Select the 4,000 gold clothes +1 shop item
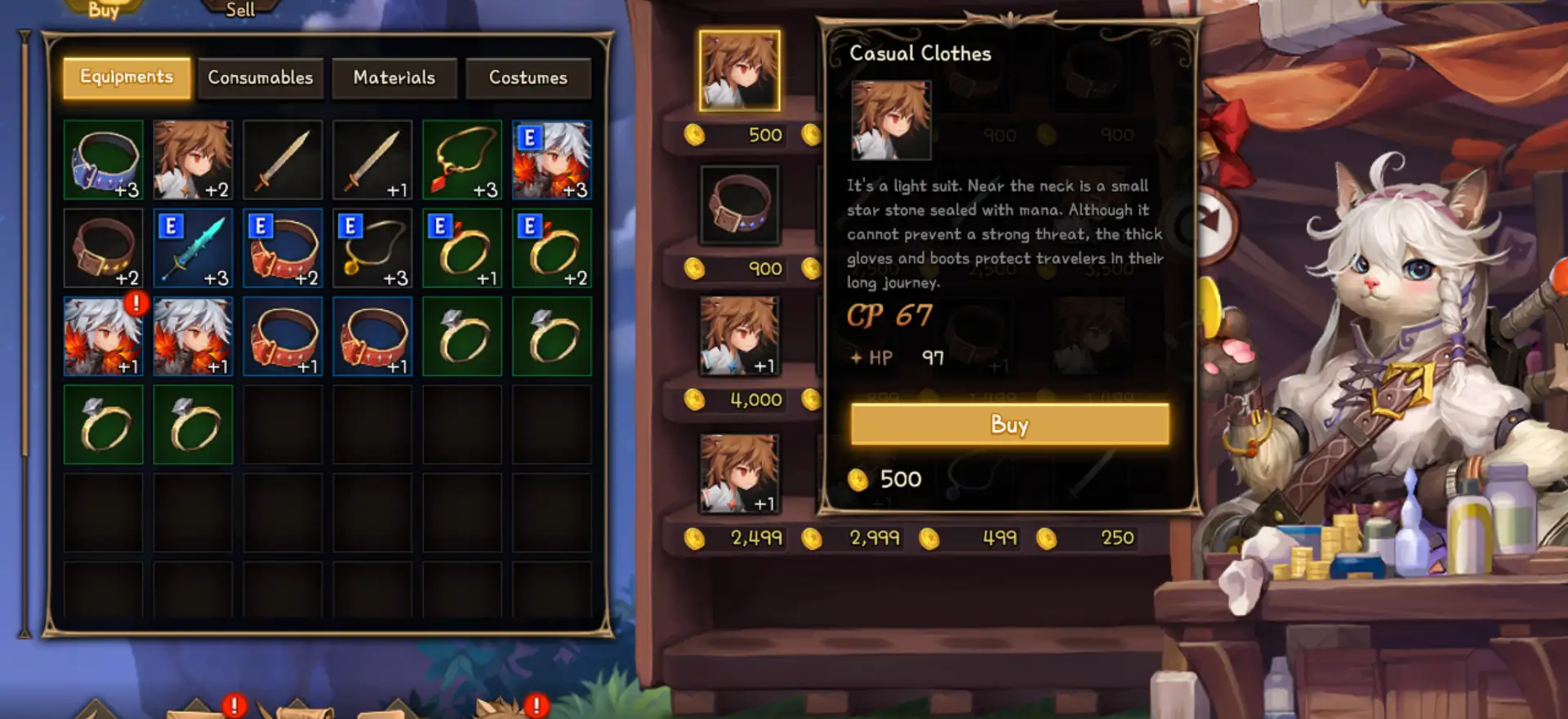1568x719 pixels. pyautogui.click(x=739, y=336)
